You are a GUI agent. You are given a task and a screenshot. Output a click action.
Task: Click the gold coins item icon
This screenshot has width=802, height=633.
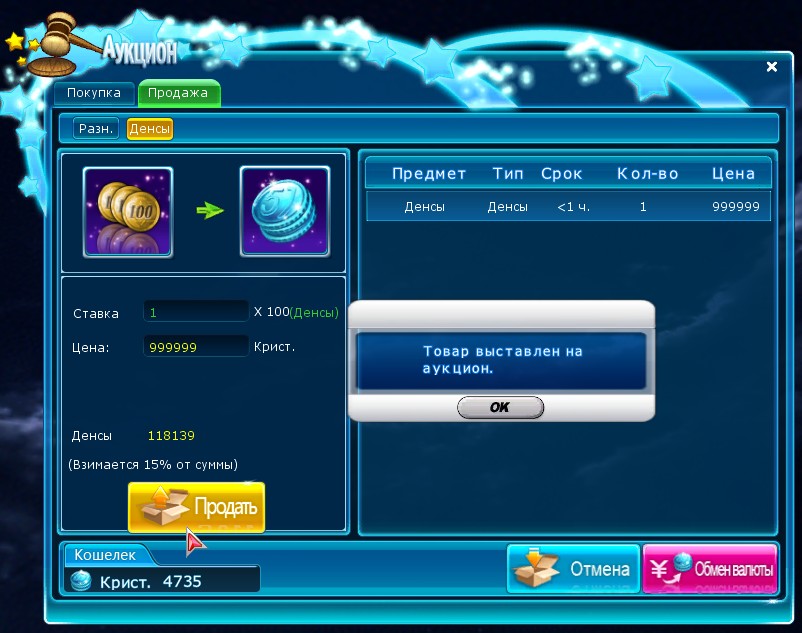point(128,212)
